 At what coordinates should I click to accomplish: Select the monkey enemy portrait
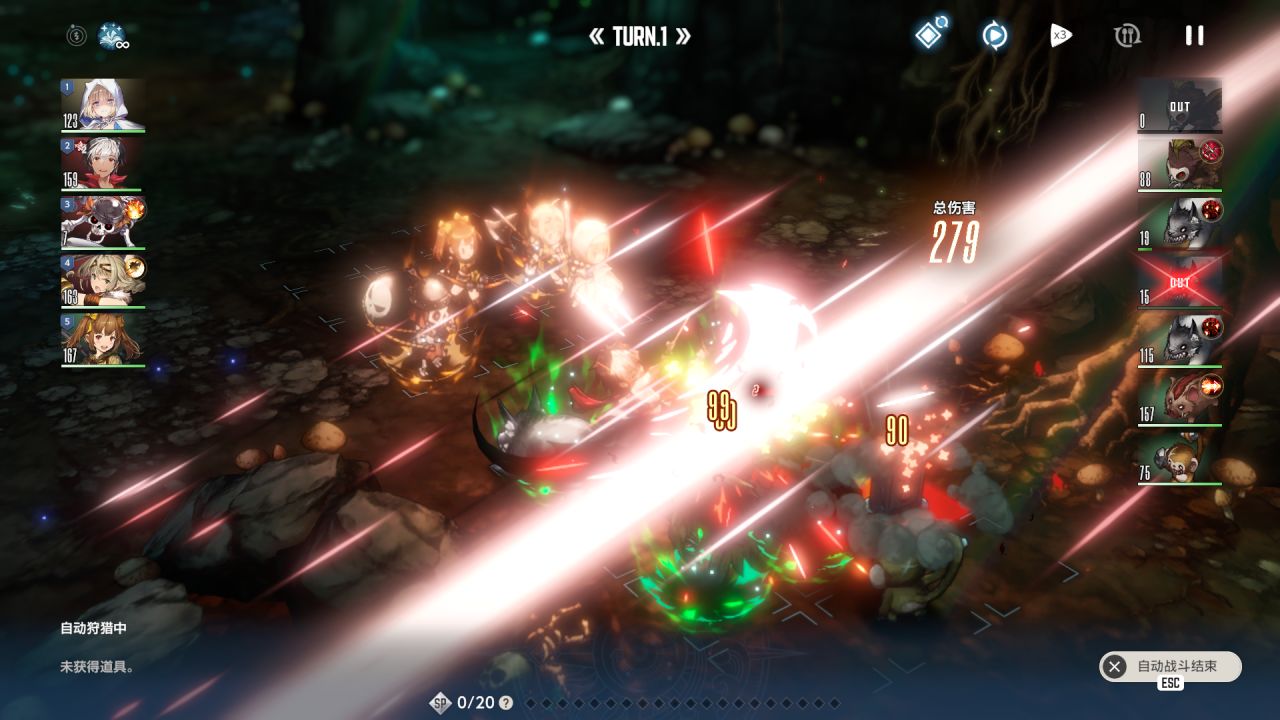tap(1180, 458)
